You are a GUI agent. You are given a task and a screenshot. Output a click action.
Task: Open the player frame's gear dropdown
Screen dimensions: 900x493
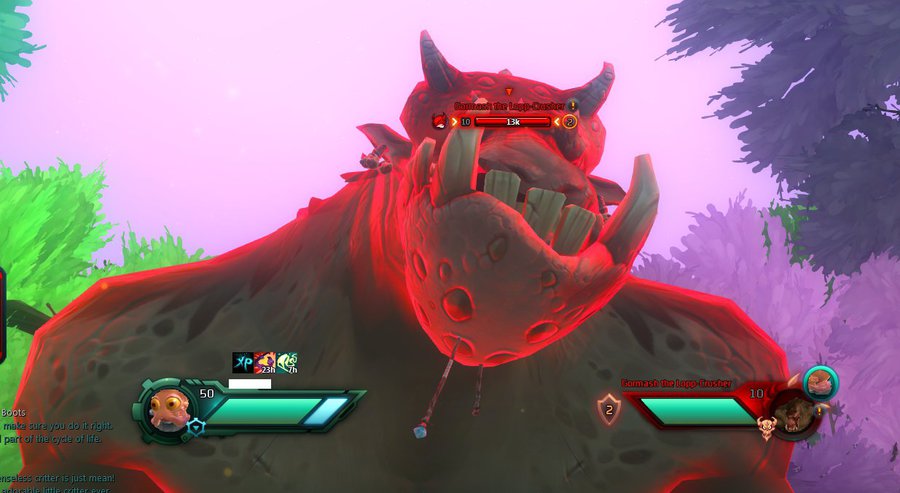(x=195, y=427)
